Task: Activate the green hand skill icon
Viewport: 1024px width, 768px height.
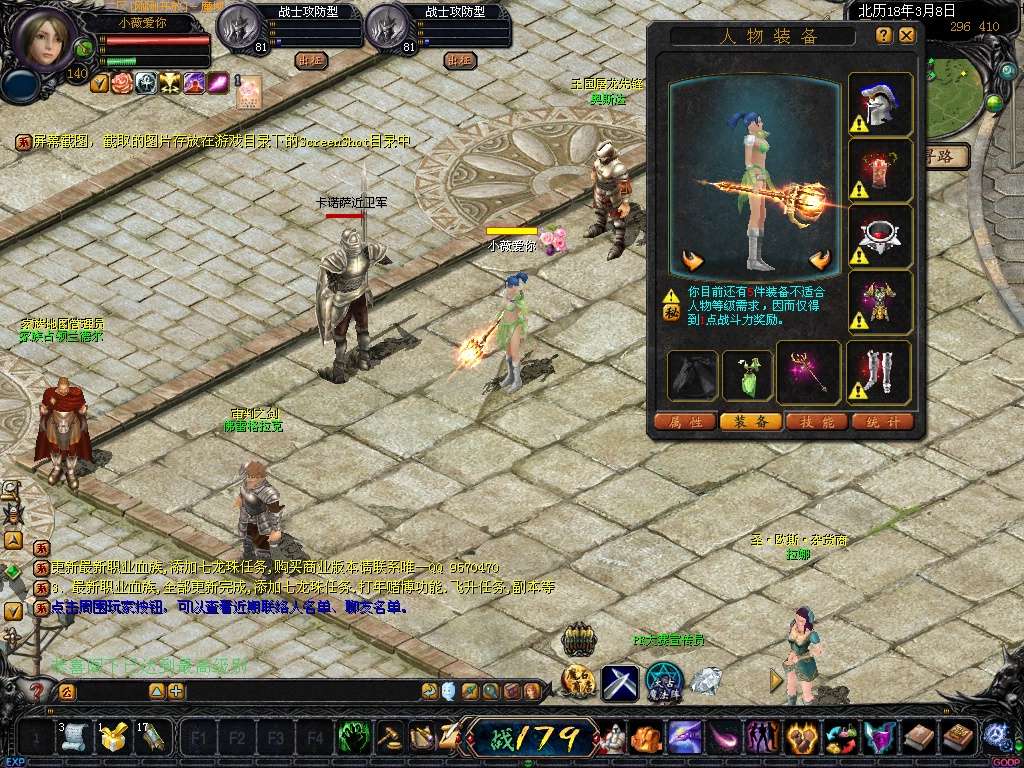Action: [x=354, y=738]
